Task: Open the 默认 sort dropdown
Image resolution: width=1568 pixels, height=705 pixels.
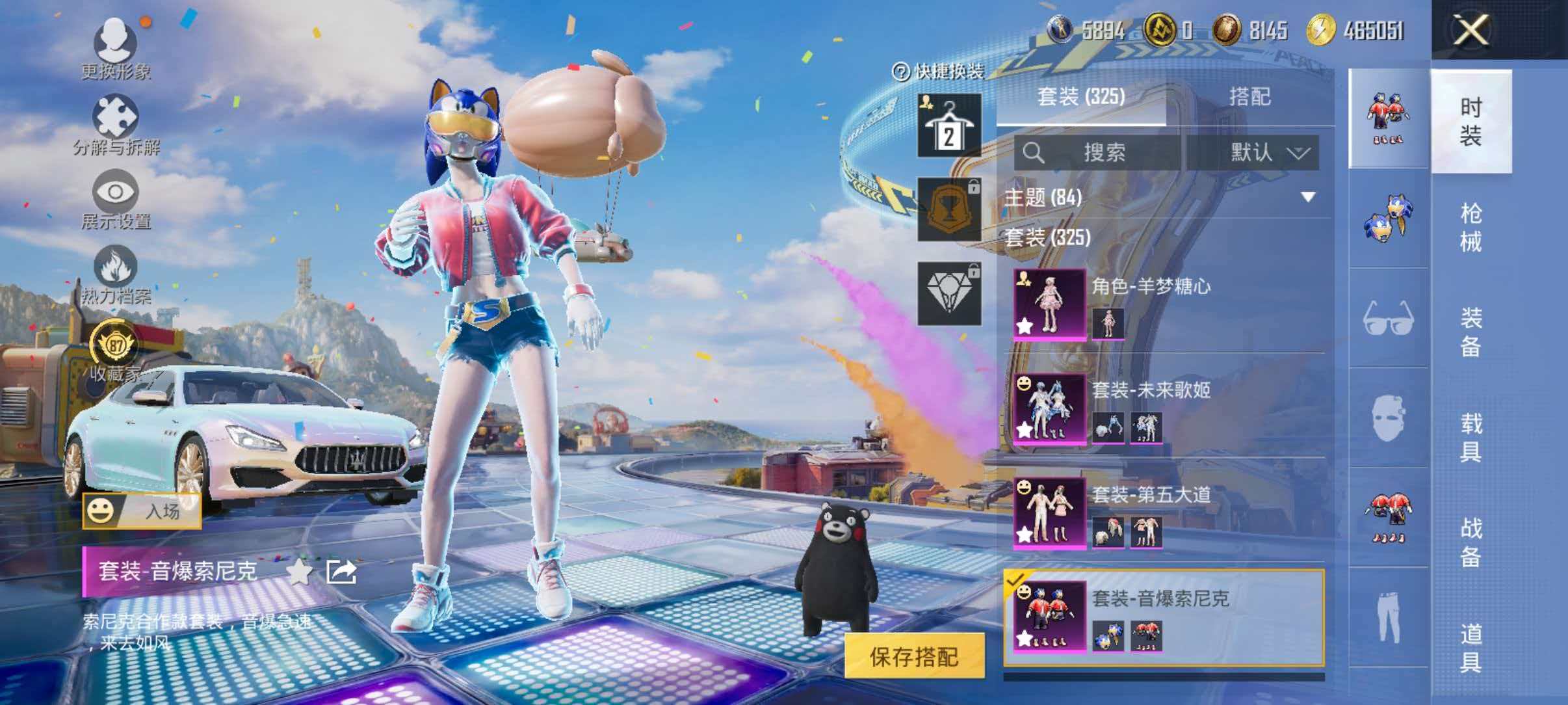Action: pyautogui.click(x=1266, y=154)
